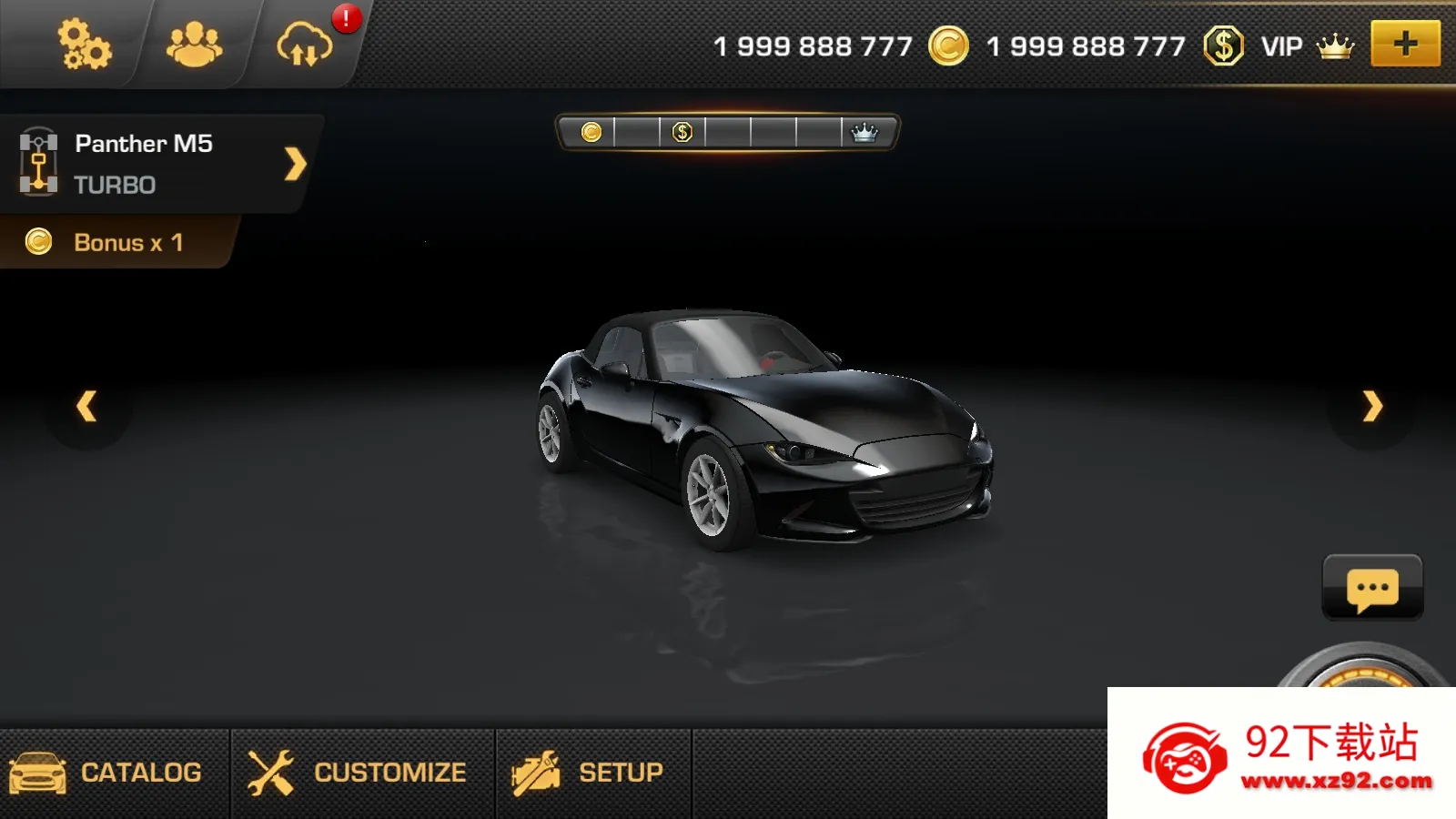Screen dimensions: 1456x819
Task: Select the coin milestone on progress bar
Action: coord(592,133)
